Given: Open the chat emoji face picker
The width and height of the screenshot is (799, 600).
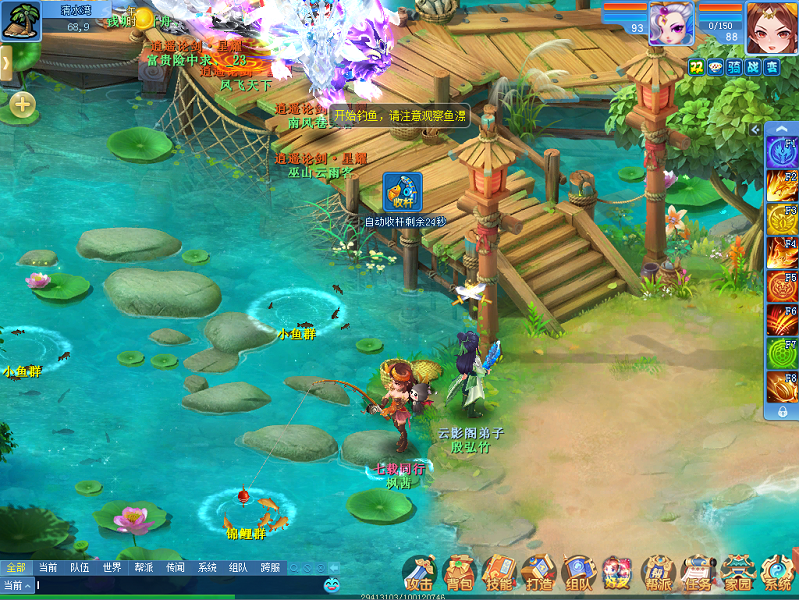Looking at the screenshot, I should coord(331,584).
